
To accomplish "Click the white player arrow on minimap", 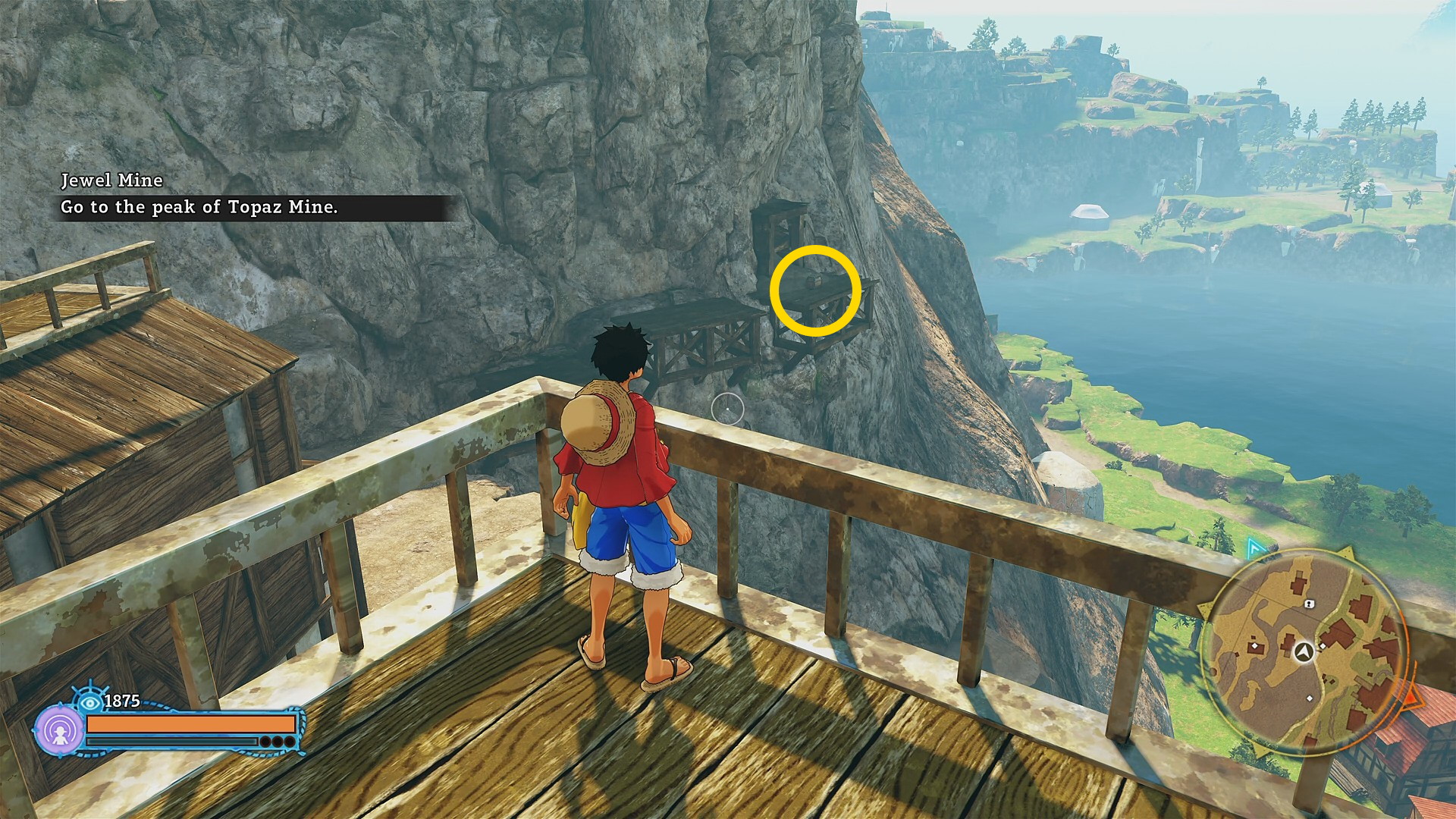I will coord(1304,651).
